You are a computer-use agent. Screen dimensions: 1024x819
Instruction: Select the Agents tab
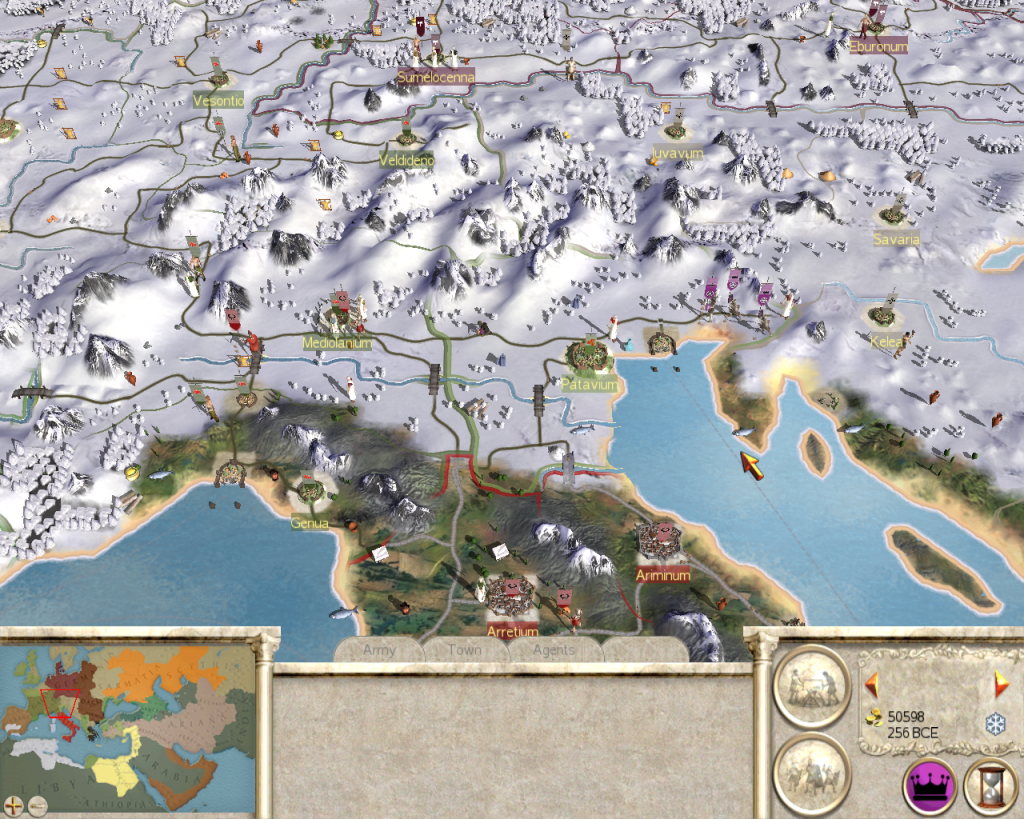point(554,650)
